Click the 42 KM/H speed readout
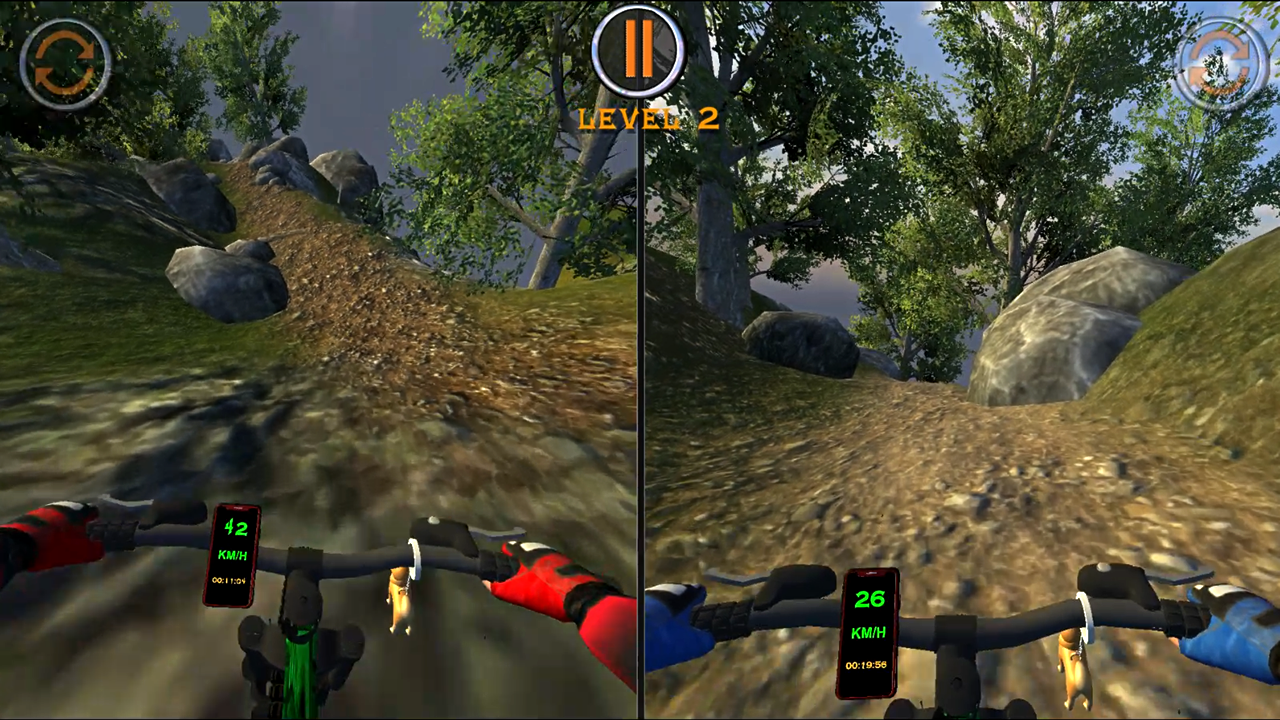Viewport: 1280px width, 720px height. [234, 529]
